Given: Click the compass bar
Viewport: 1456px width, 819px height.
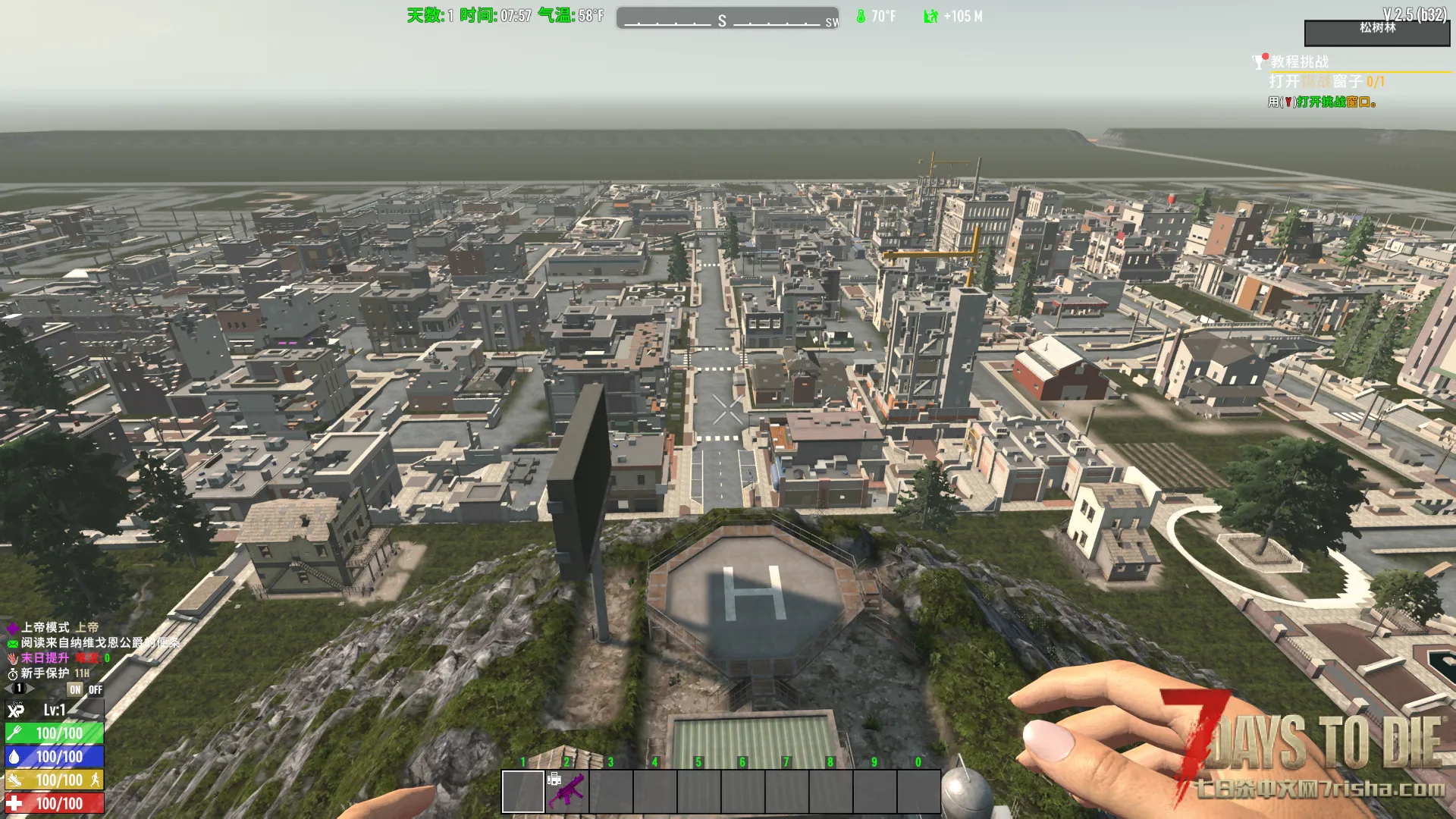Looking at the screenshot, I should (727, 18).
